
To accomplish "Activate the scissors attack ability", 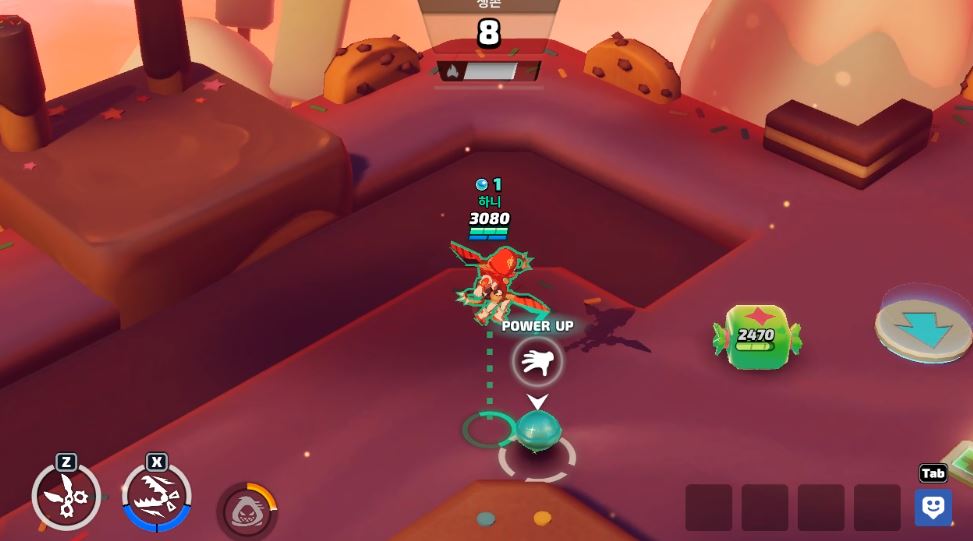I will 66,495.
